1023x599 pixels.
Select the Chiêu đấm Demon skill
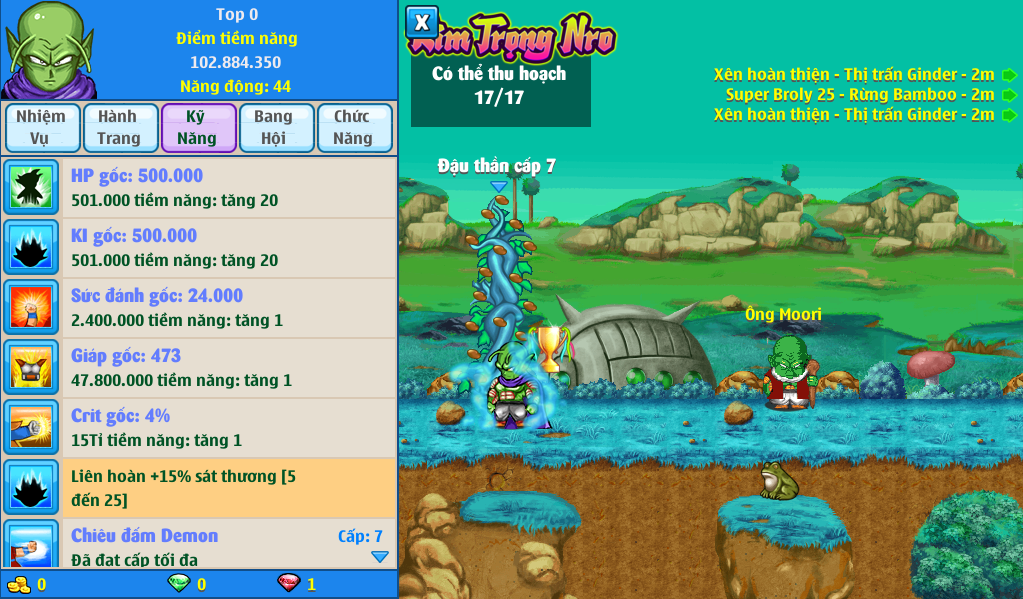(x=200, y=545)
